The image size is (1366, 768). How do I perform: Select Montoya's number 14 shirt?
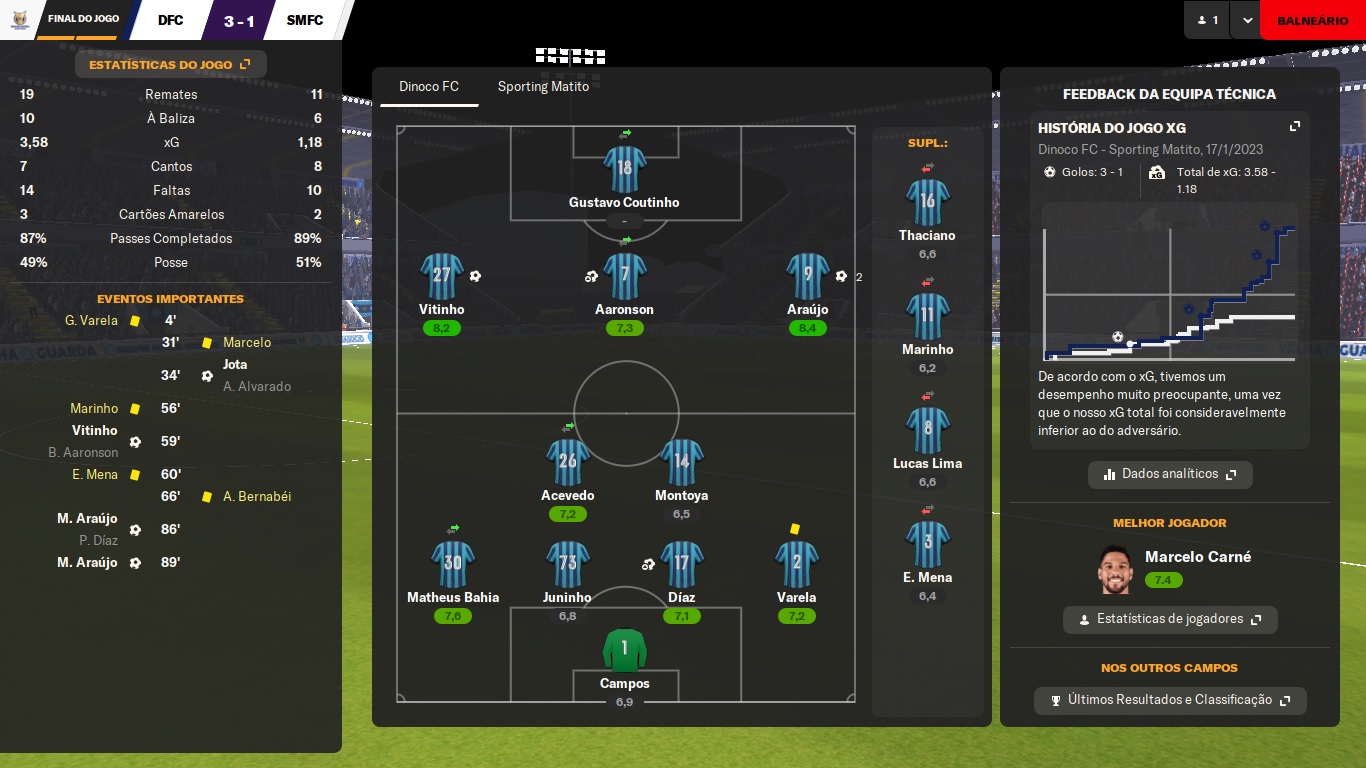(x=681, y=462)
